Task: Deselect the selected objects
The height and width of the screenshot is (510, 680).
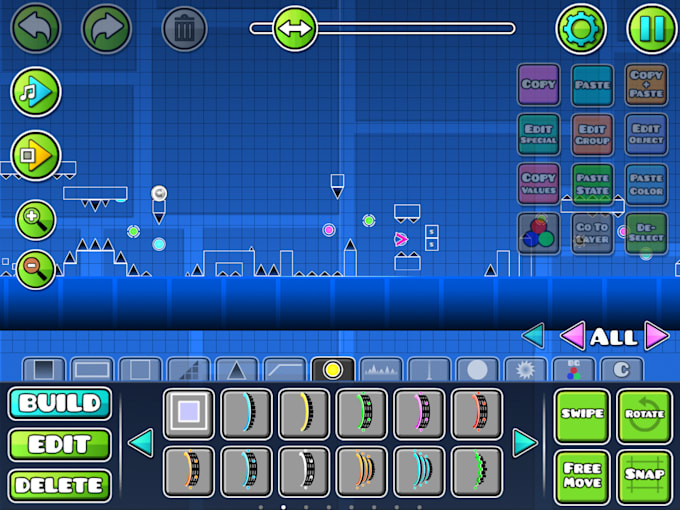Action: [646, 233]
